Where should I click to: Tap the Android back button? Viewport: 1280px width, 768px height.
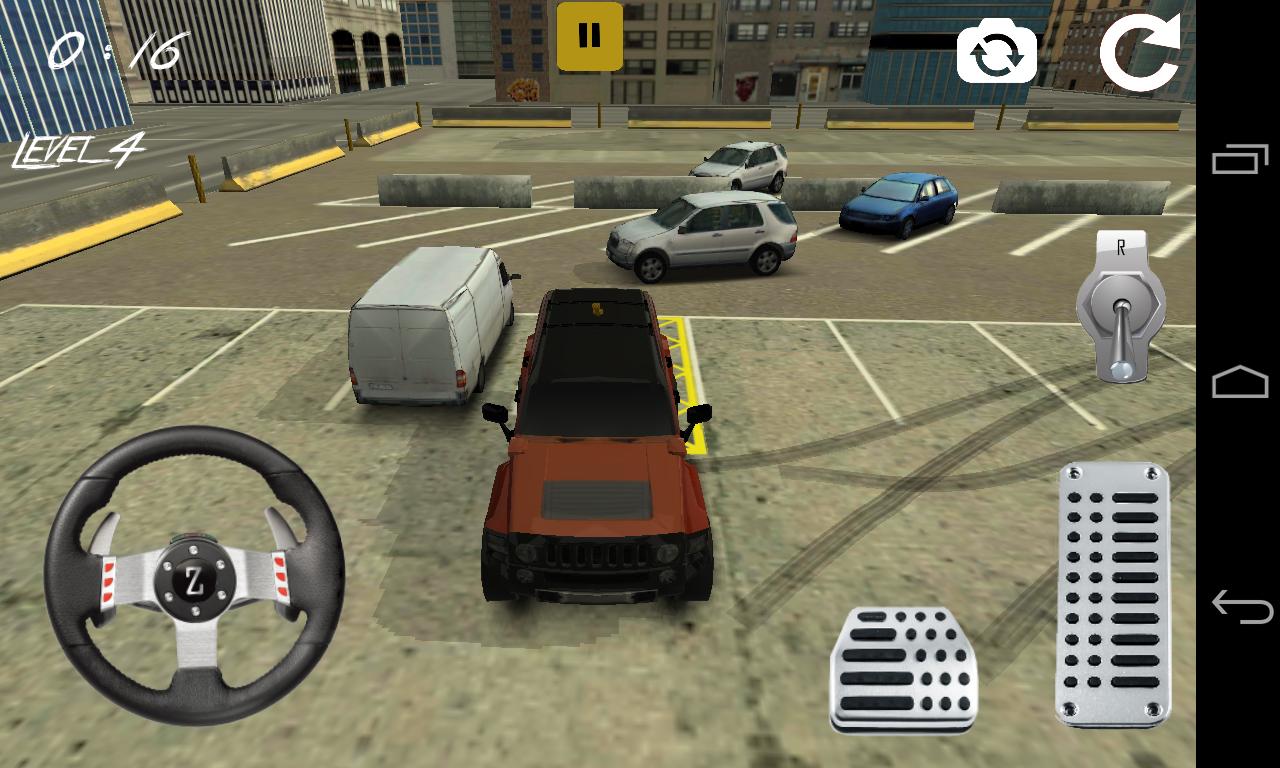click(1239, 606)
